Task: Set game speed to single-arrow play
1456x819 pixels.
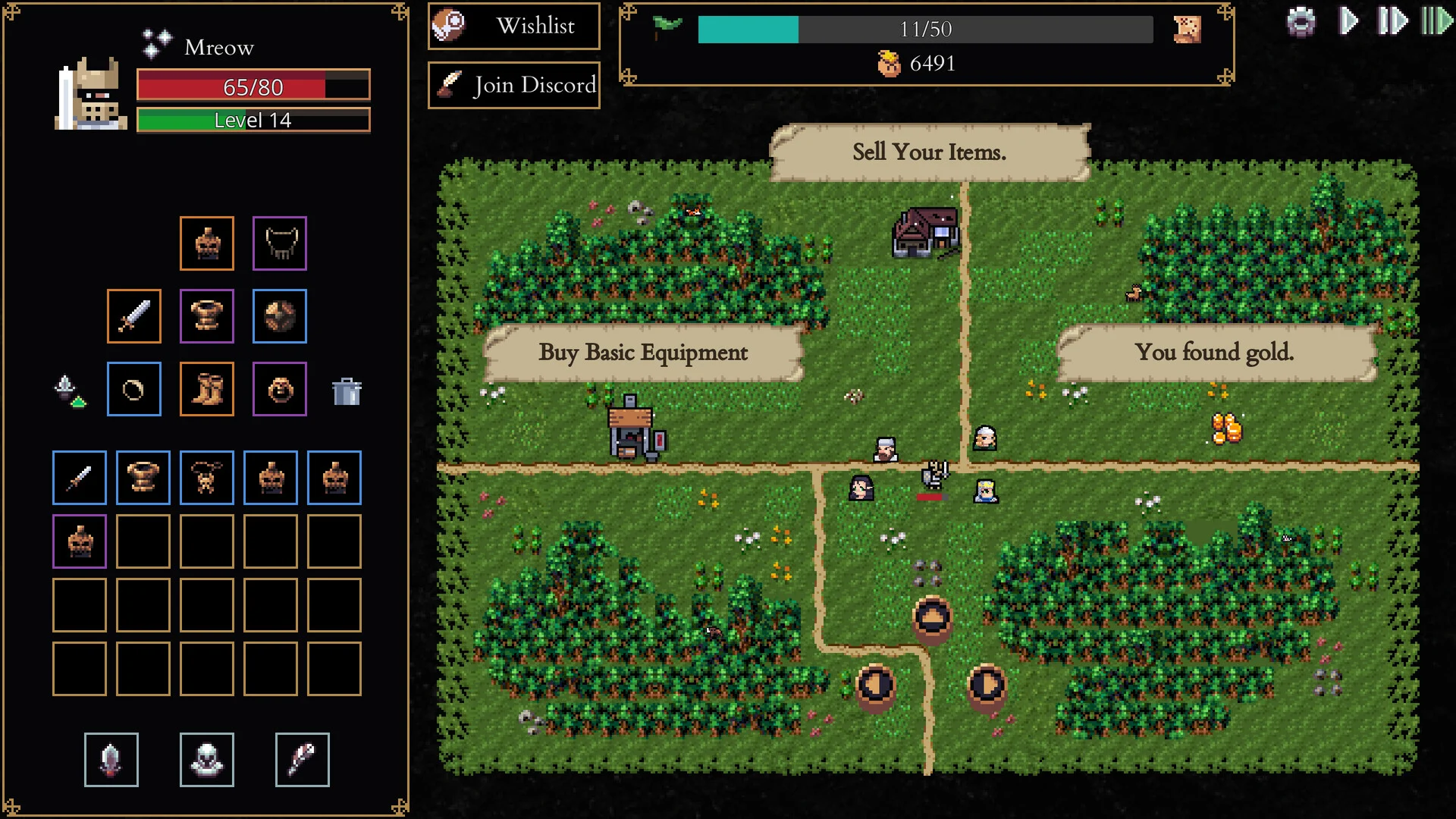Action: click(x=1348, y=21)
